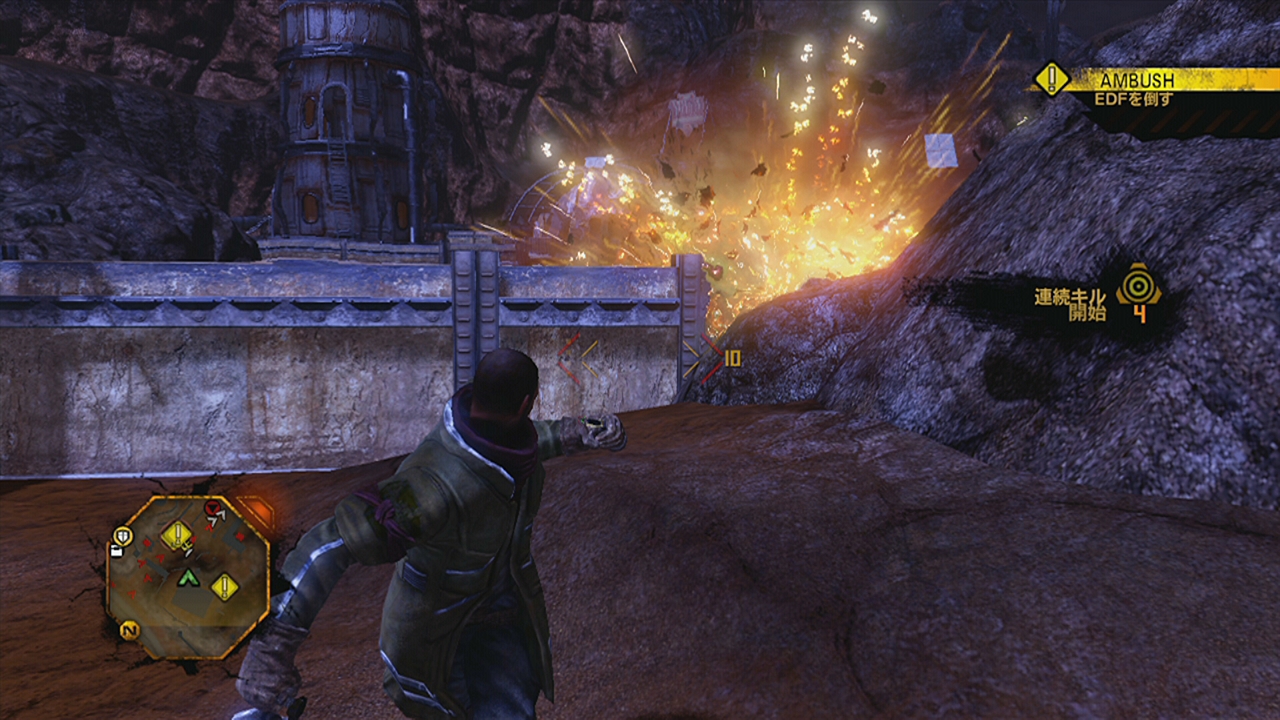Click the kill streak target icon

[x=1138, y=284]
